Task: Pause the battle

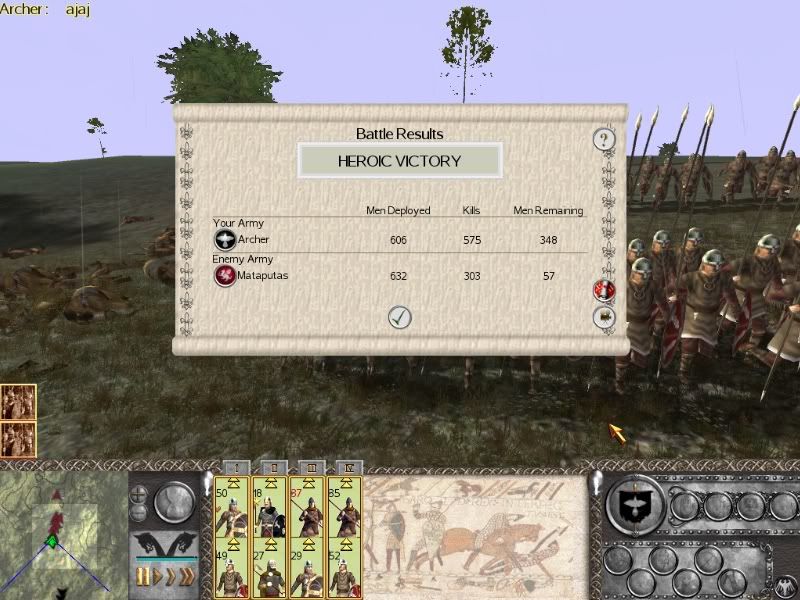Action: [x=142, y=577]
